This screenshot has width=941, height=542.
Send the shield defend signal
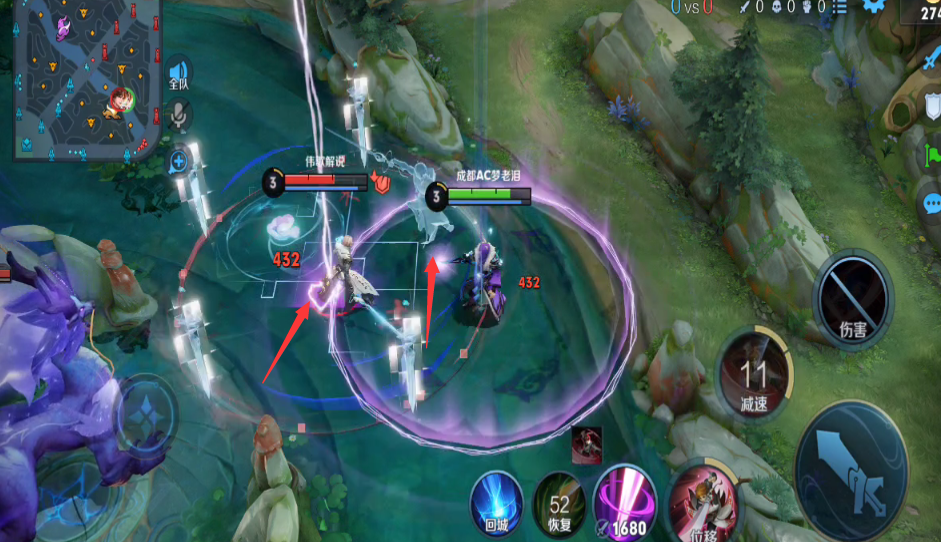pyautogui.click(x=932, y=106)
